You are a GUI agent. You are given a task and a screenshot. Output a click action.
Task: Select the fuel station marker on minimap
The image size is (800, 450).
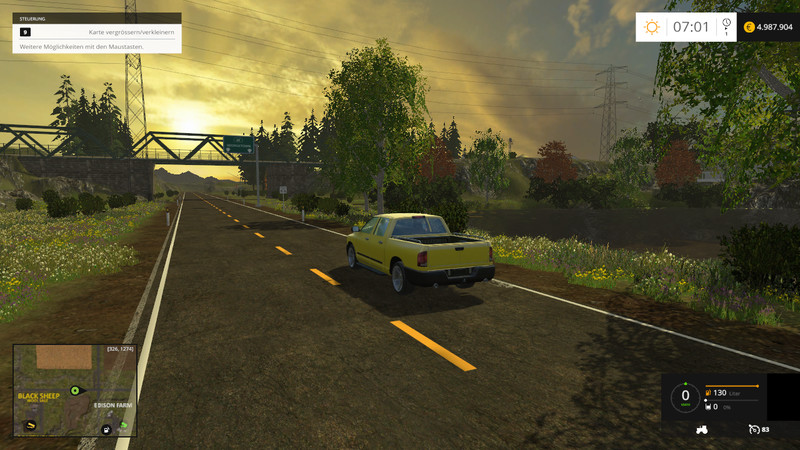click(x=106, y=429)
